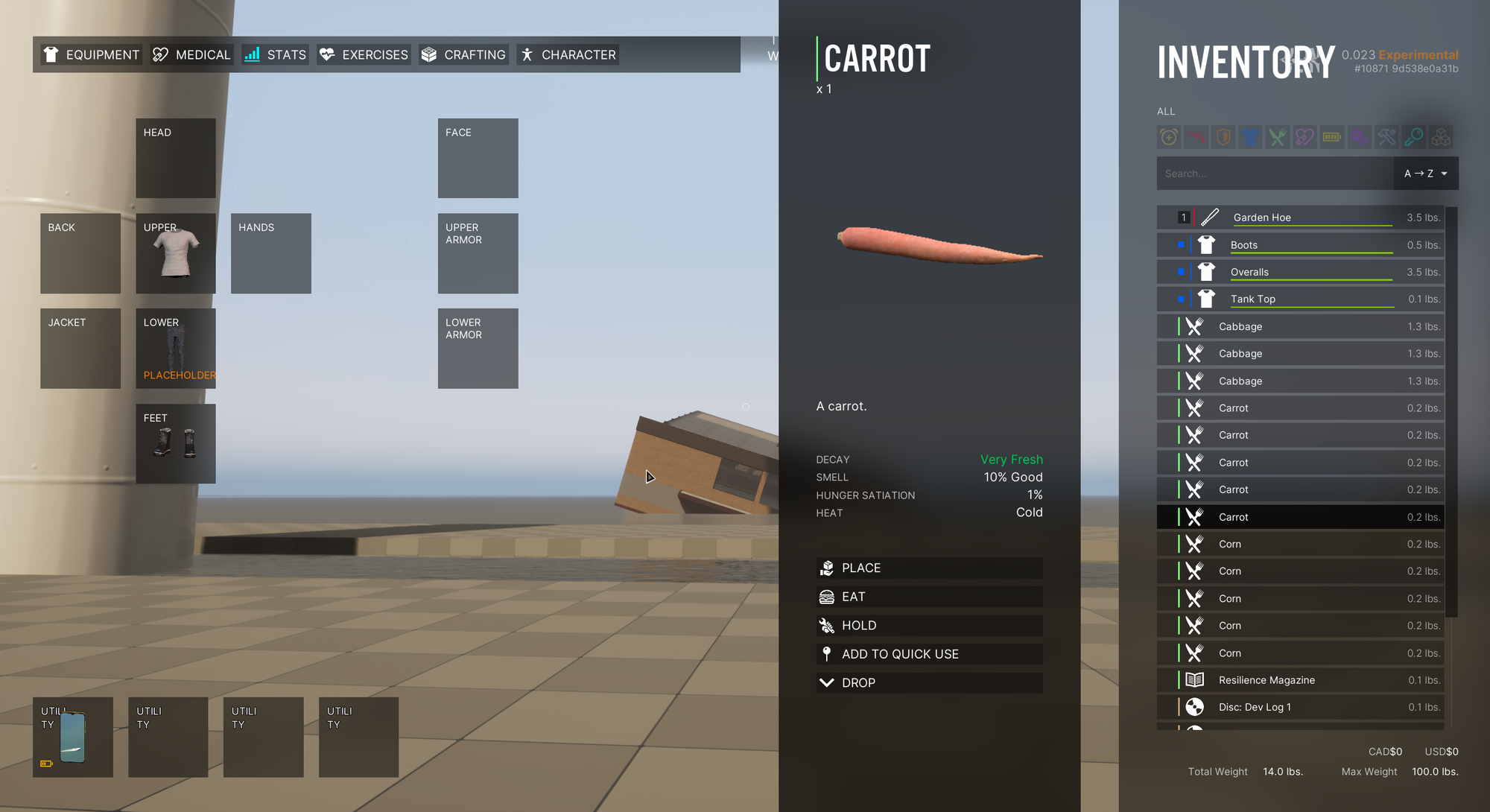
Task: Go to the Exercises tab
Action: (x=364, y=54)
